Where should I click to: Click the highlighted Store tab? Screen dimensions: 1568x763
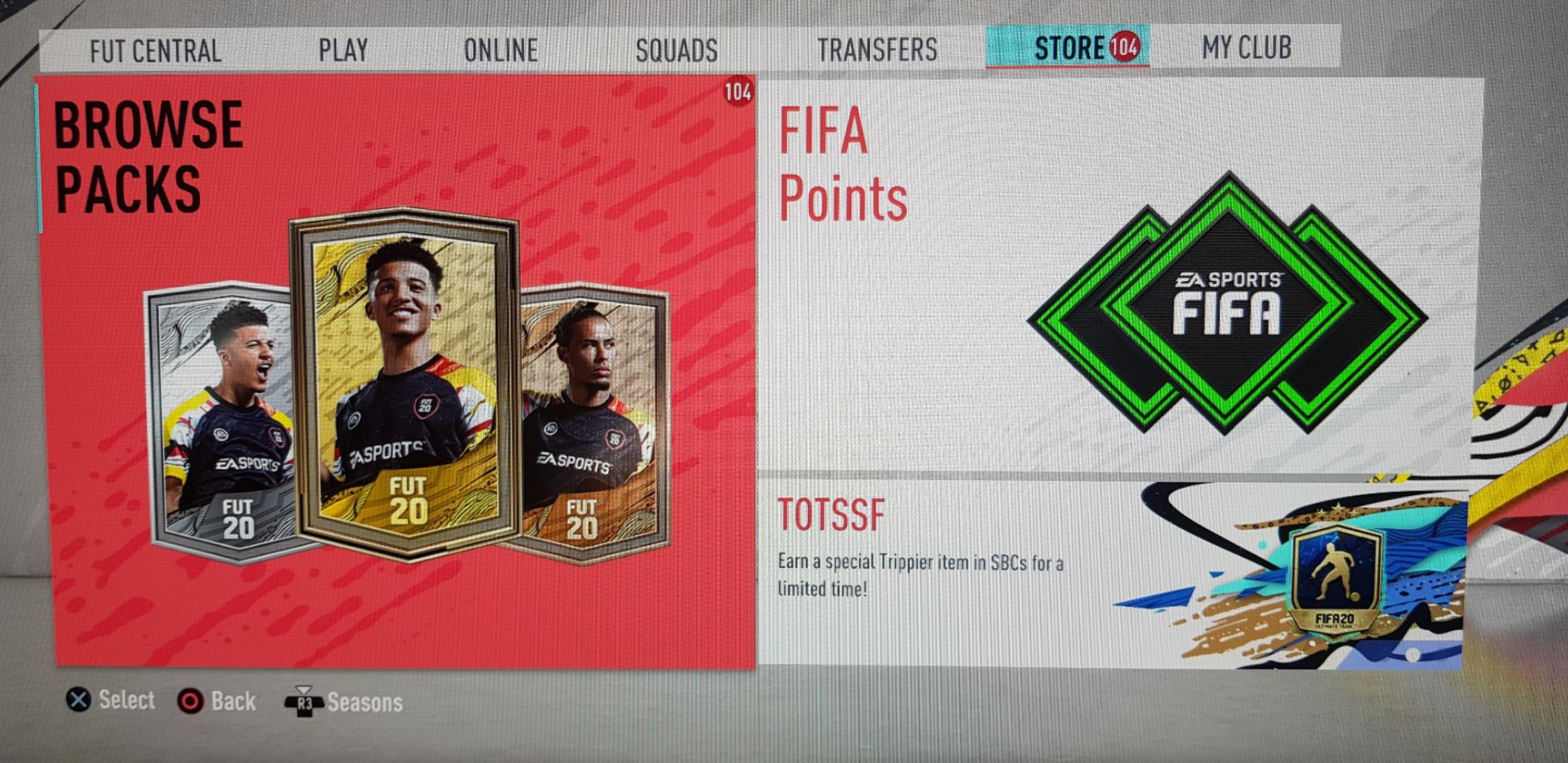(1069, 48)
